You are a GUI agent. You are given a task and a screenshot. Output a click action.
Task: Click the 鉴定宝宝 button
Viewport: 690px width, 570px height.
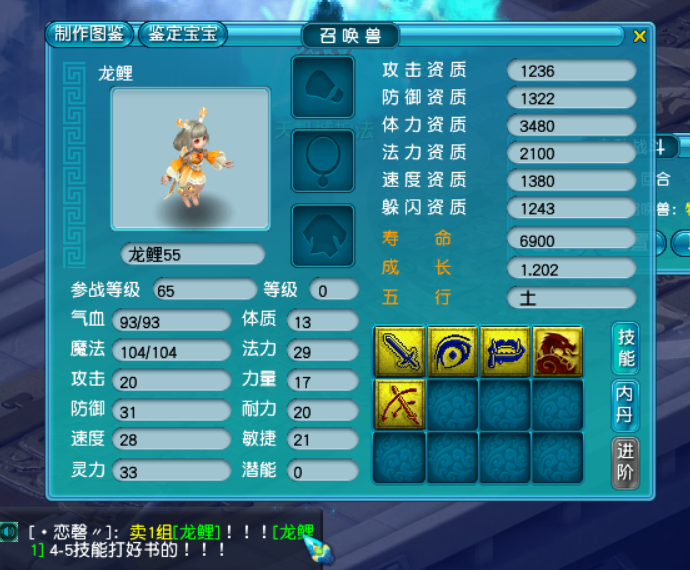click(x=182, y=34)
